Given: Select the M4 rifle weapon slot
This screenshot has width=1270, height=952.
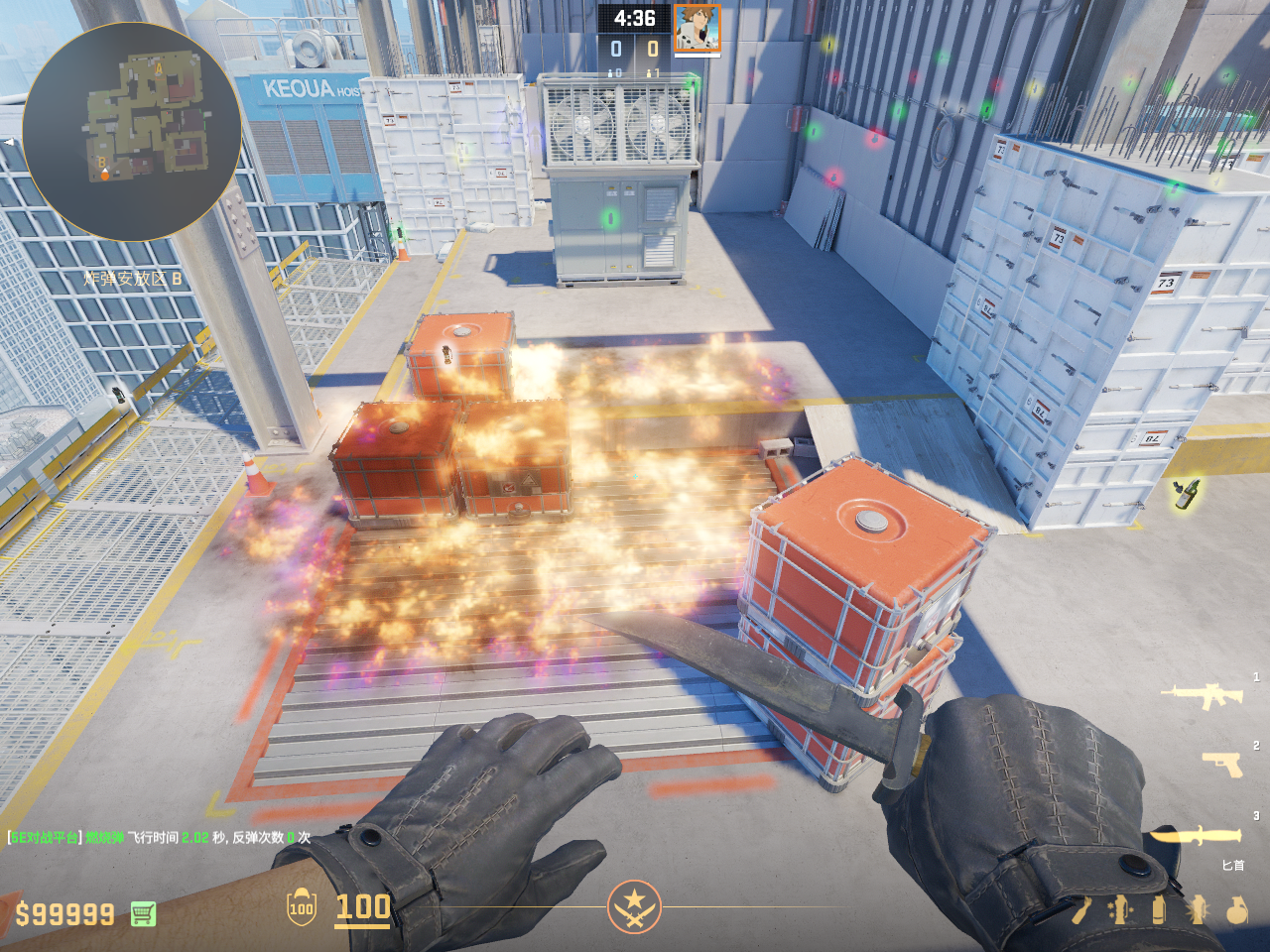Looking at the screenshot, I should [x=1203, y=696].
